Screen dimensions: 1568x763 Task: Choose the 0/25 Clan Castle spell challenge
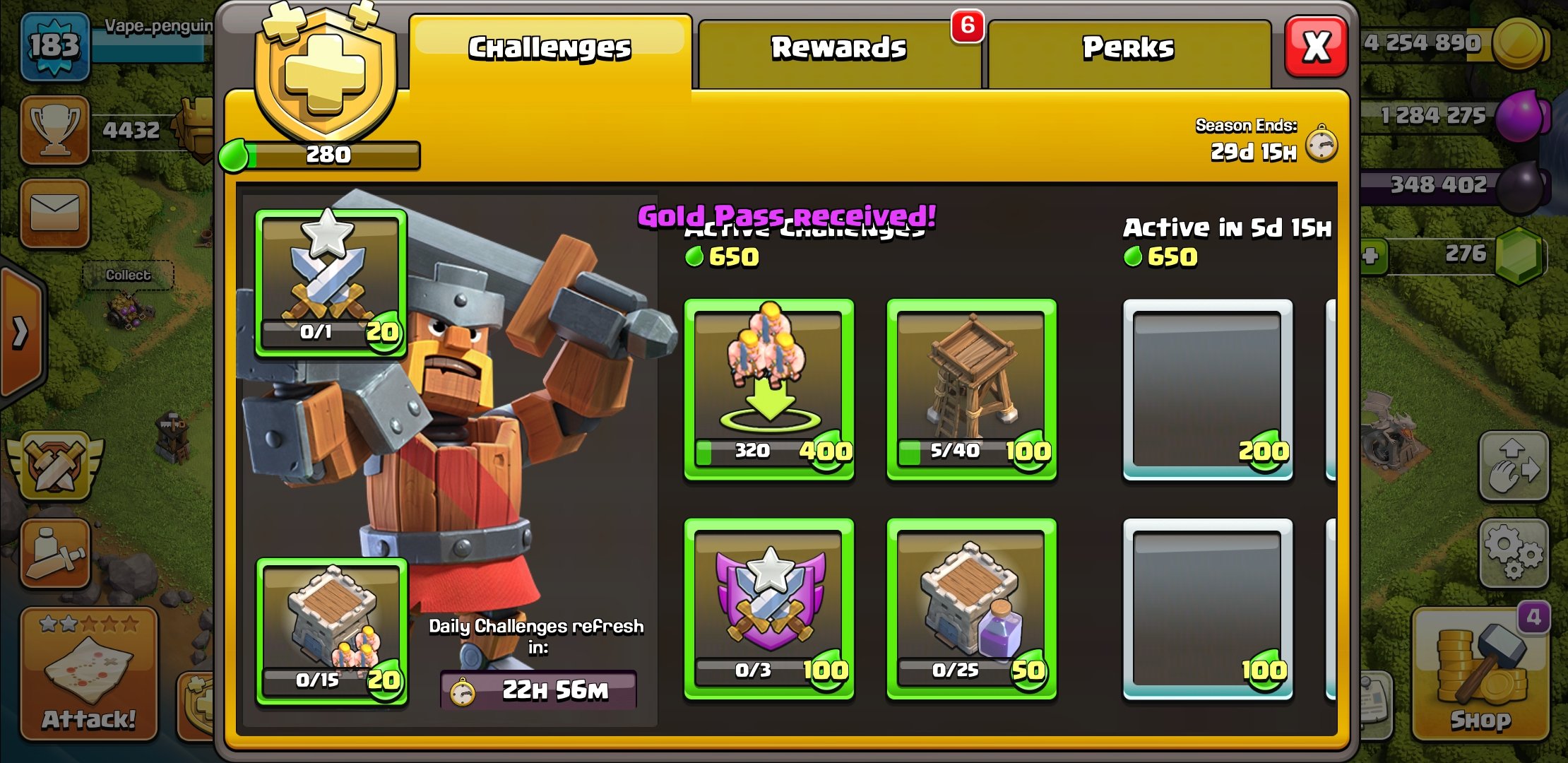(971, 608)
